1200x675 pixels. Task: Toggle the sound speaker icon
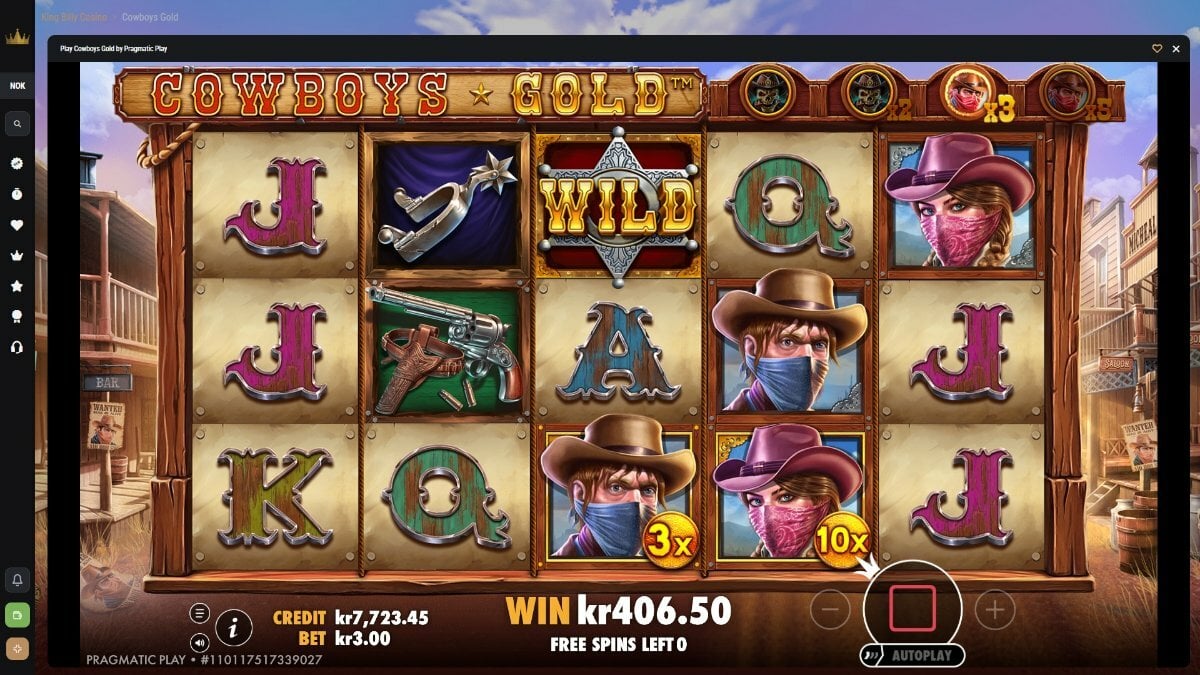pos(200,642)
